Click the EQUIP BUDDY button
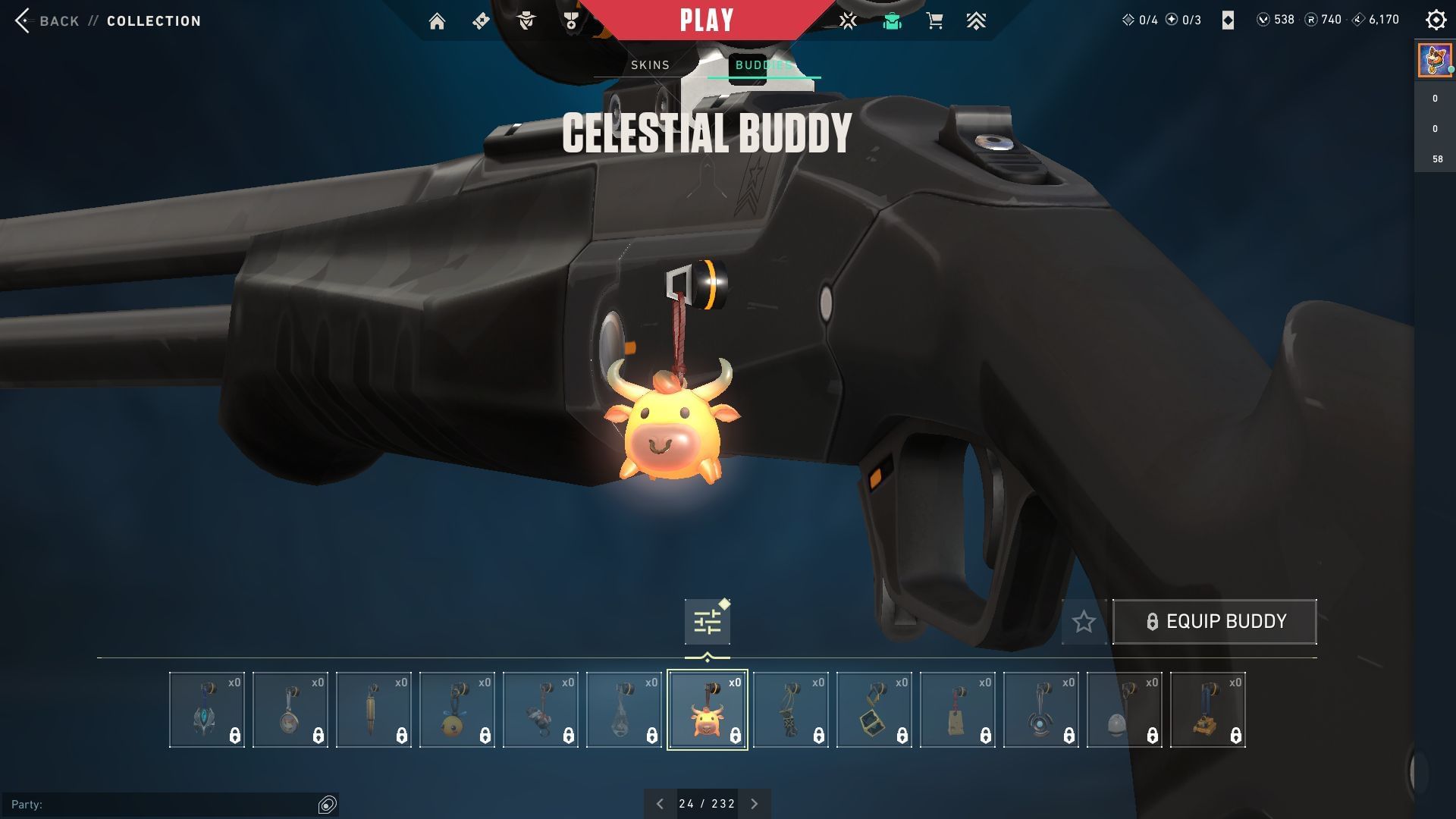 tap(1214, 621)
